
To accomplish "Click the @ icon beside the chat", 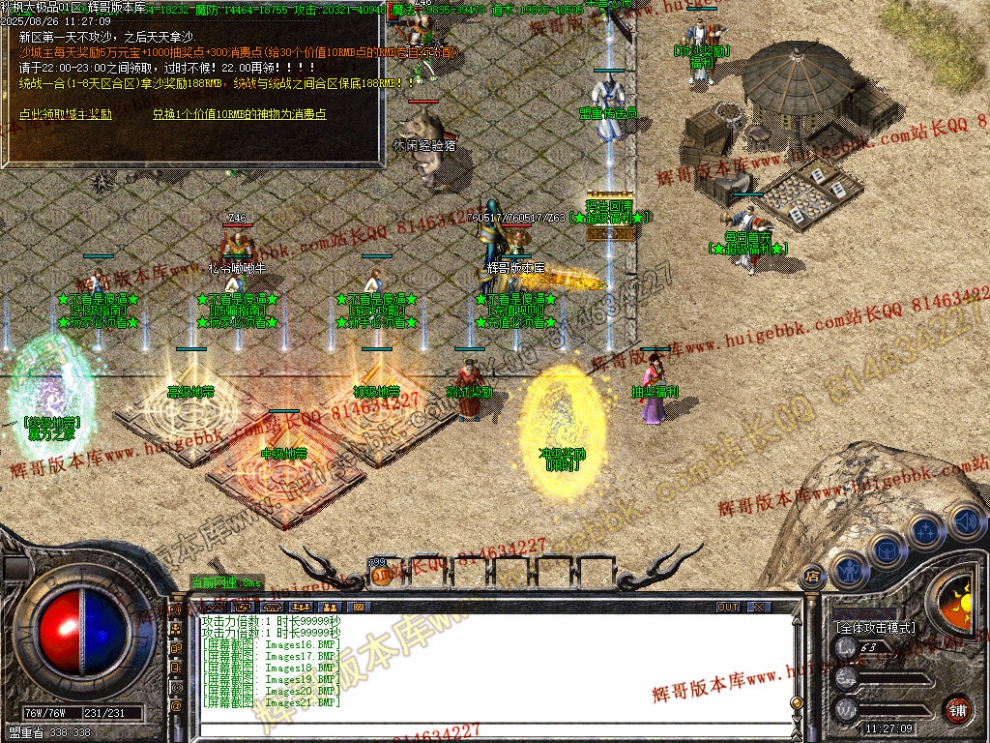I will pyautogui.click(x=177, y=706).
